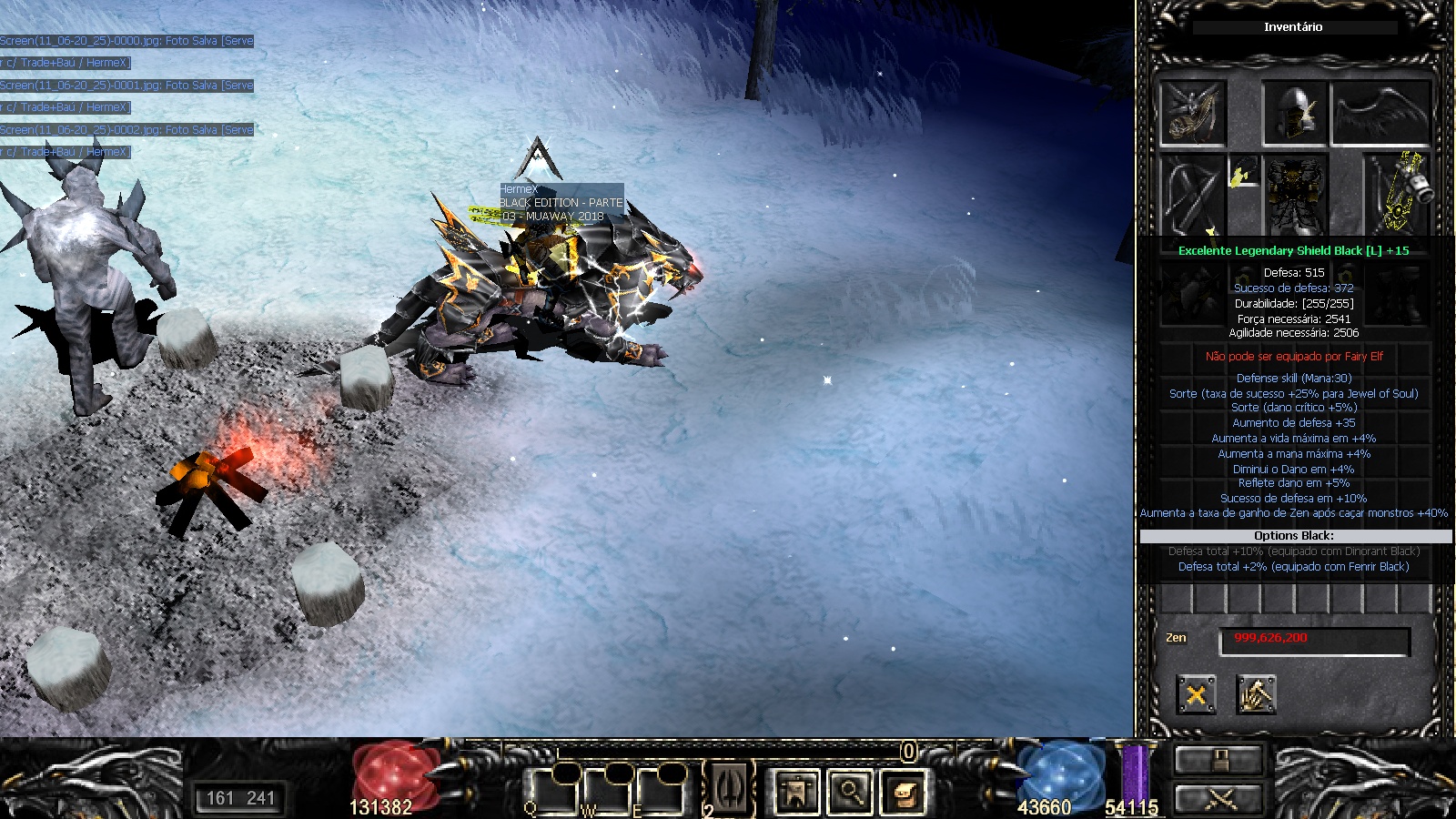Select the equipped helmet slot
The width and height of the screenshot is (1456, 819).
[1294, 113]
